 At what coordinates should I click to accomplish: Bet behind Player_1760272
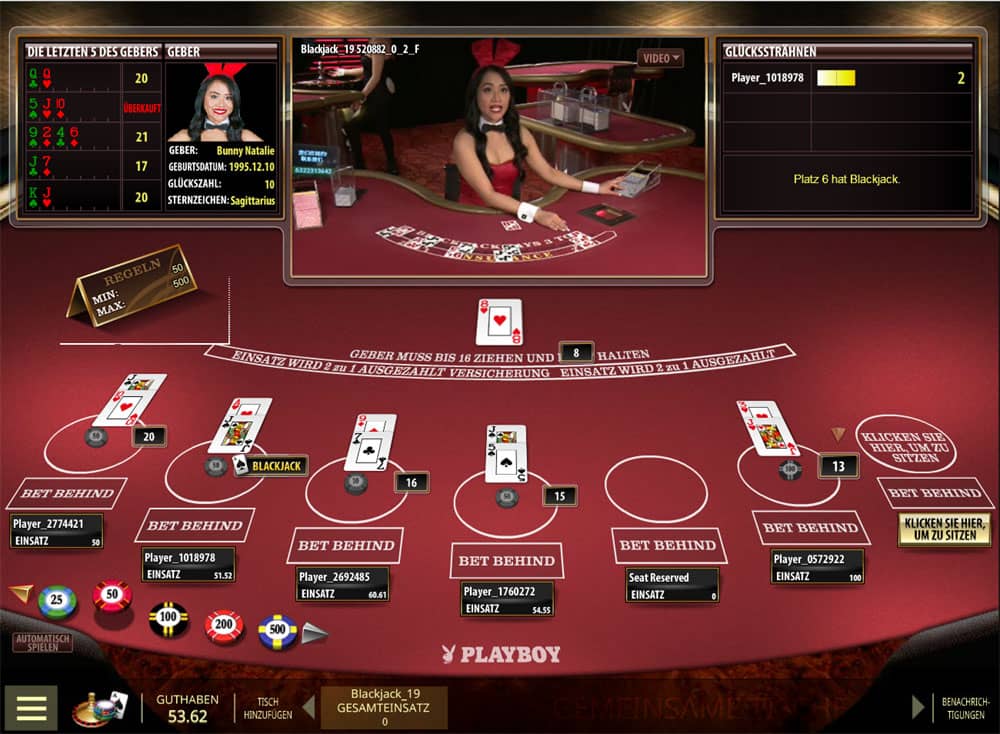(506, 560)
